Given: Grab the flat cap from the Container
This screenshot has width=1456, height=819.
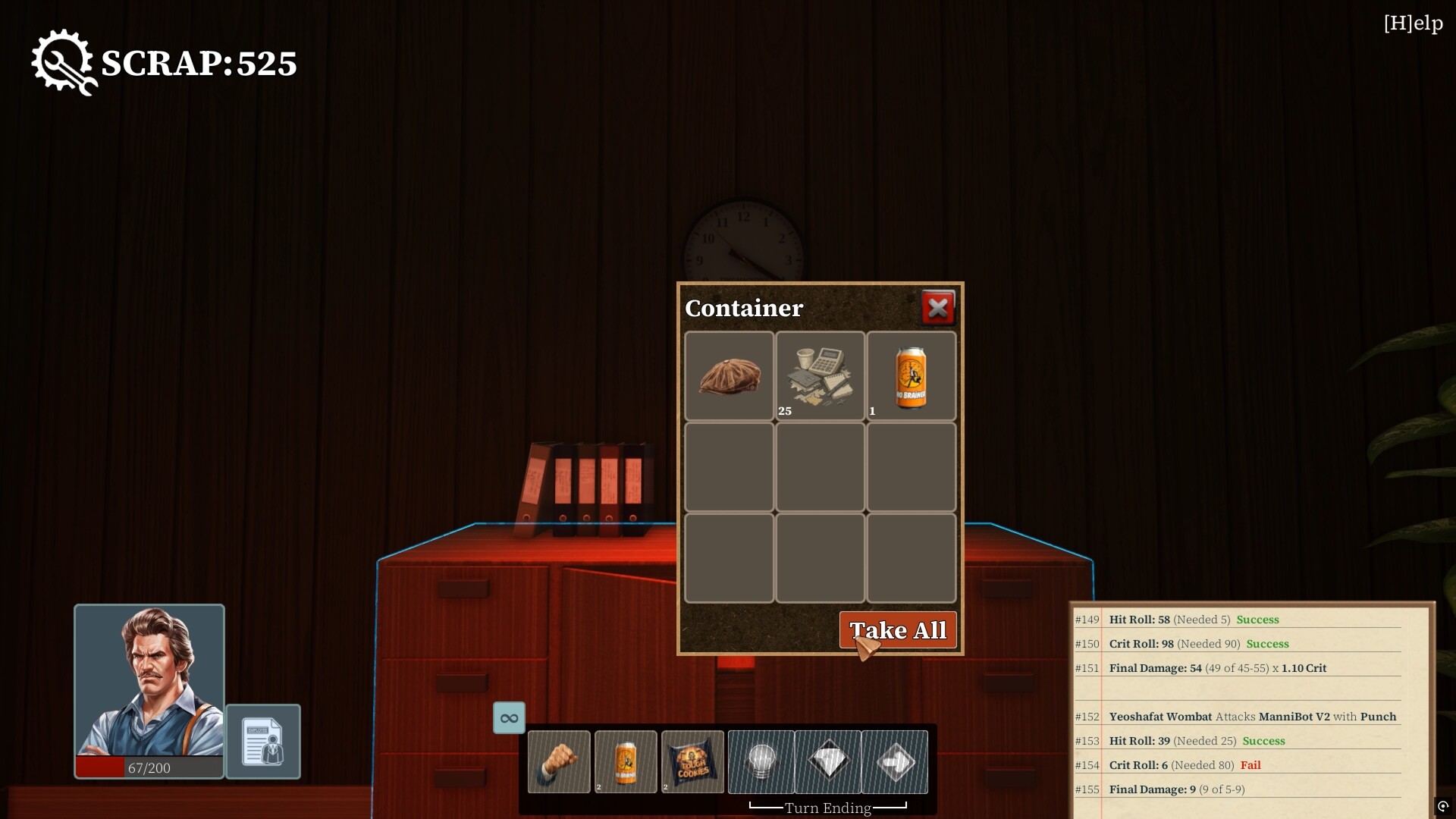Looking at the screenshot, I should (729, 375).
